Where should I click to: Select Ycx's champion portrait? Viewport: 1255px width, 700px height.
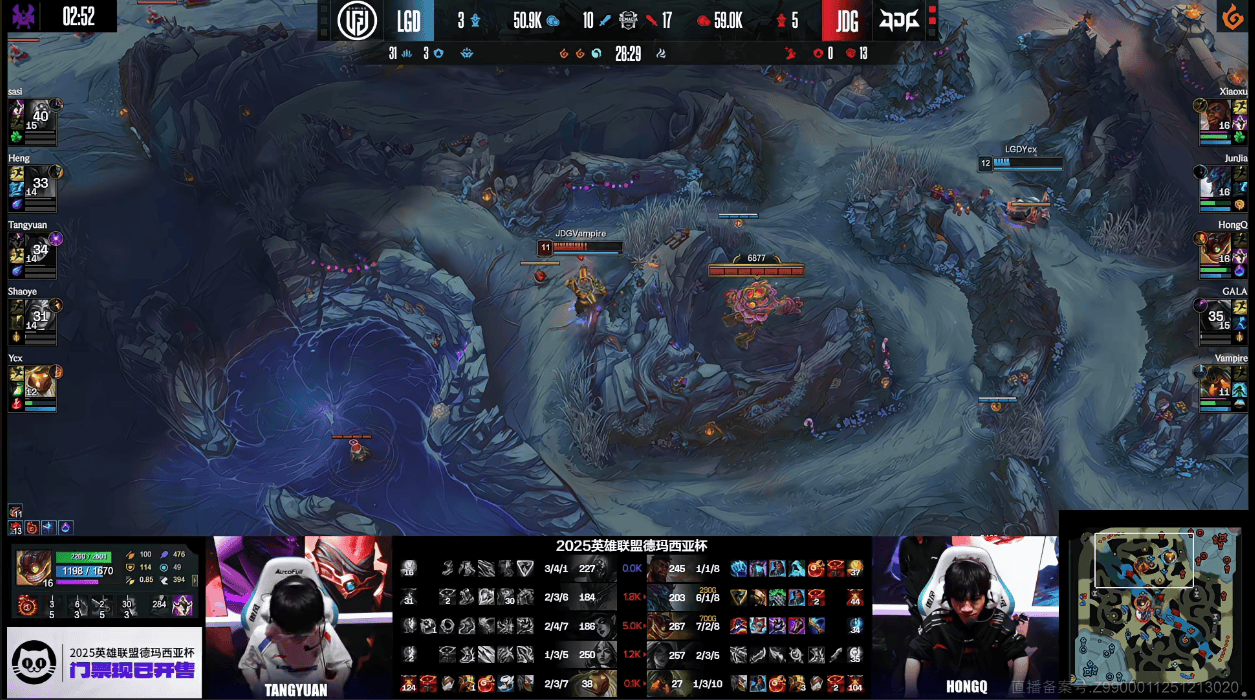coord(40,382)
